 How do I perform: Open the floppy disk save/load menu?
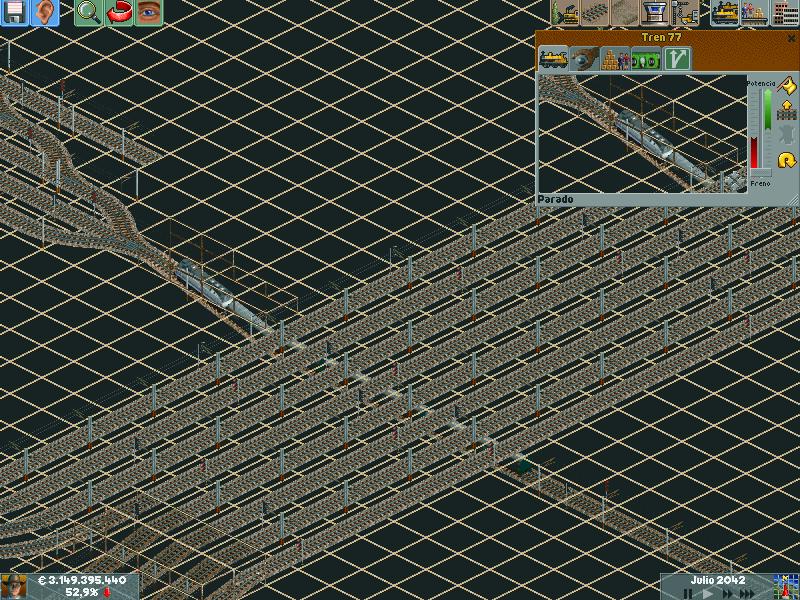tap(14, 13)
